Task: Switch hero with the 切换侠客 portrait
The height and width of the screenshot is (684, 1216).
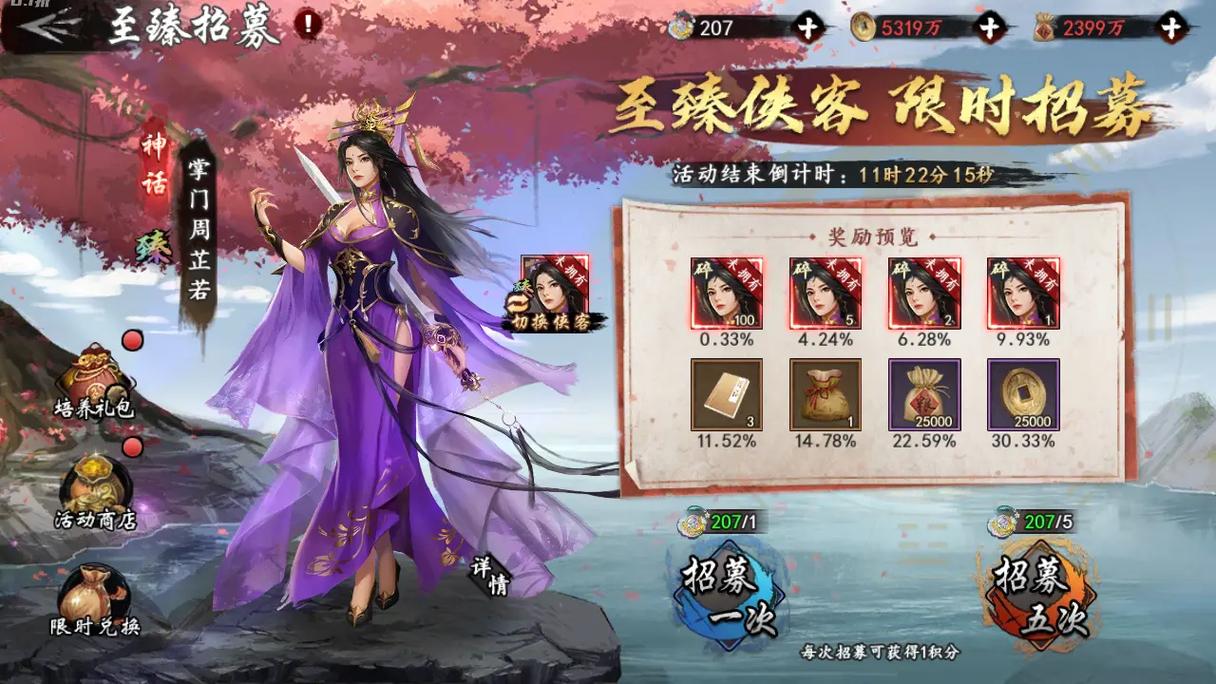Action: pos(555,292)
